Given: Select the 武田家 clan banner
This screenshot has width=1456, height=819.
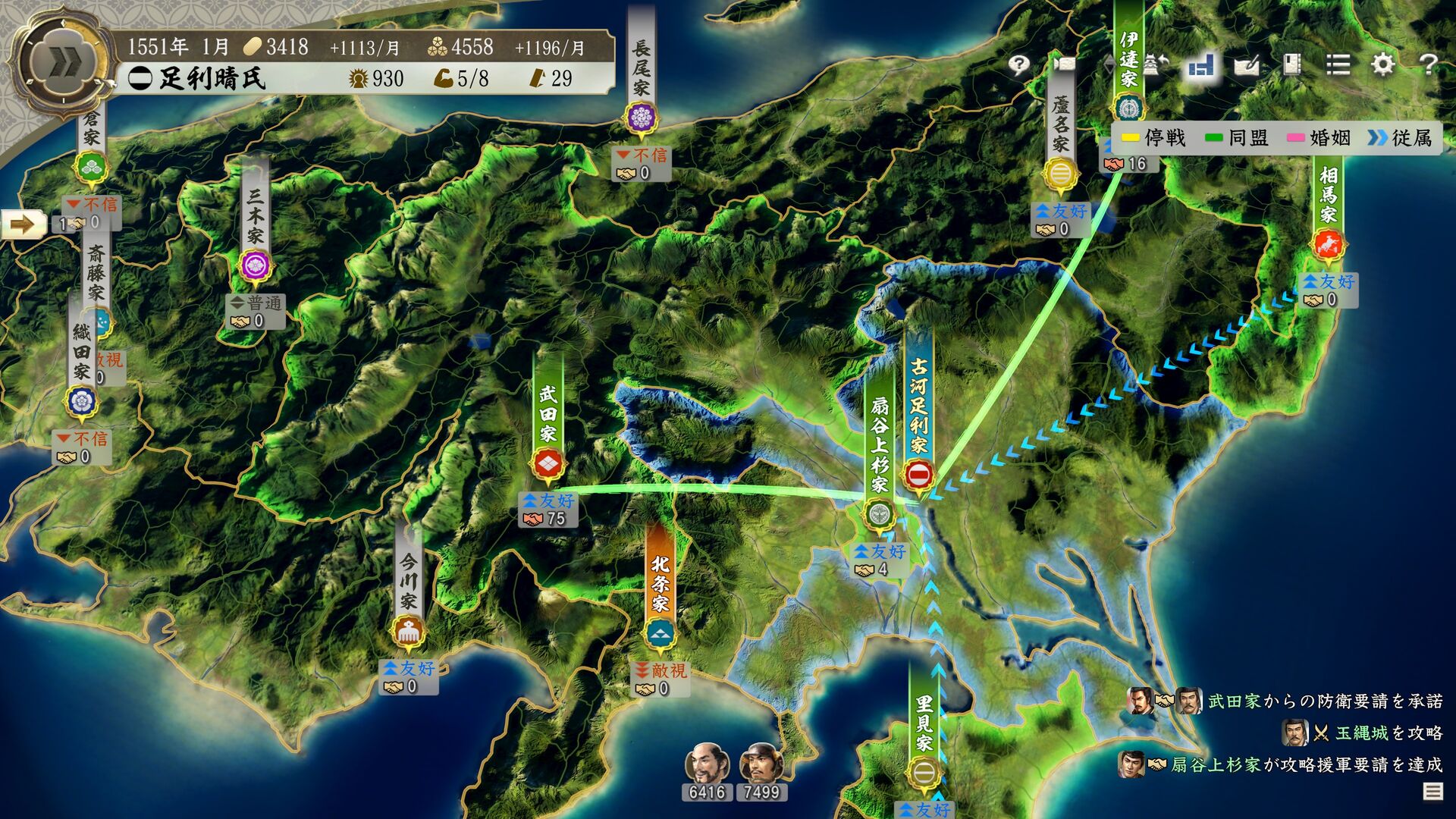Looking at the screenshot, I should pyautogui.click(x=548, y=425).
